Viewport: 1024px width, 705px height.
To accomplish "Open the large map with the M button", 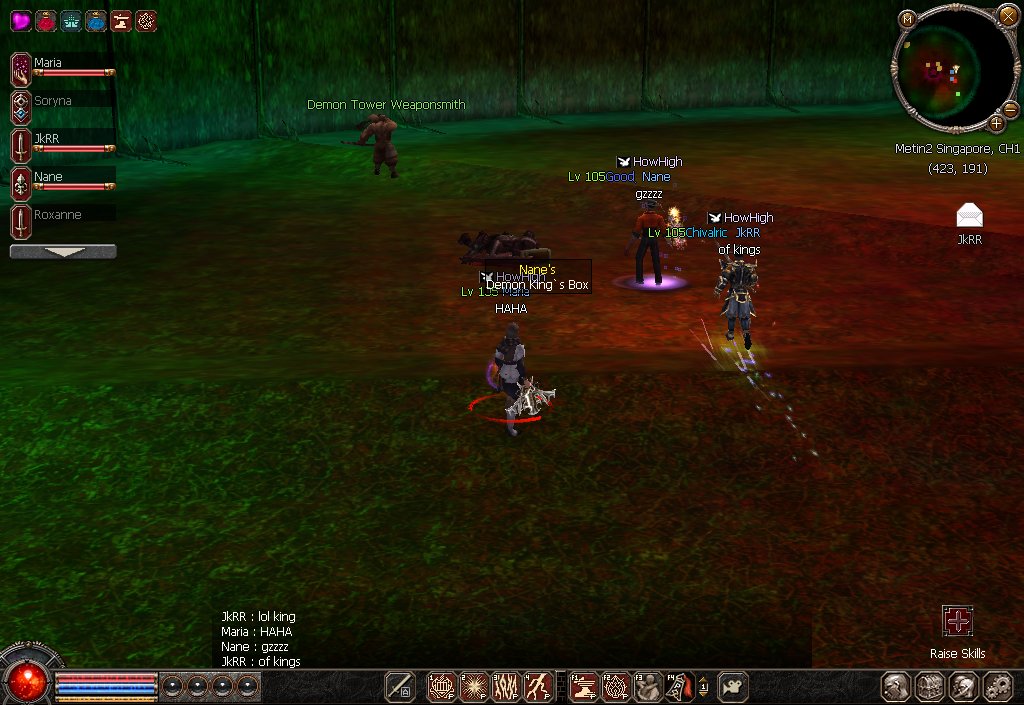I will click(907, 19).
